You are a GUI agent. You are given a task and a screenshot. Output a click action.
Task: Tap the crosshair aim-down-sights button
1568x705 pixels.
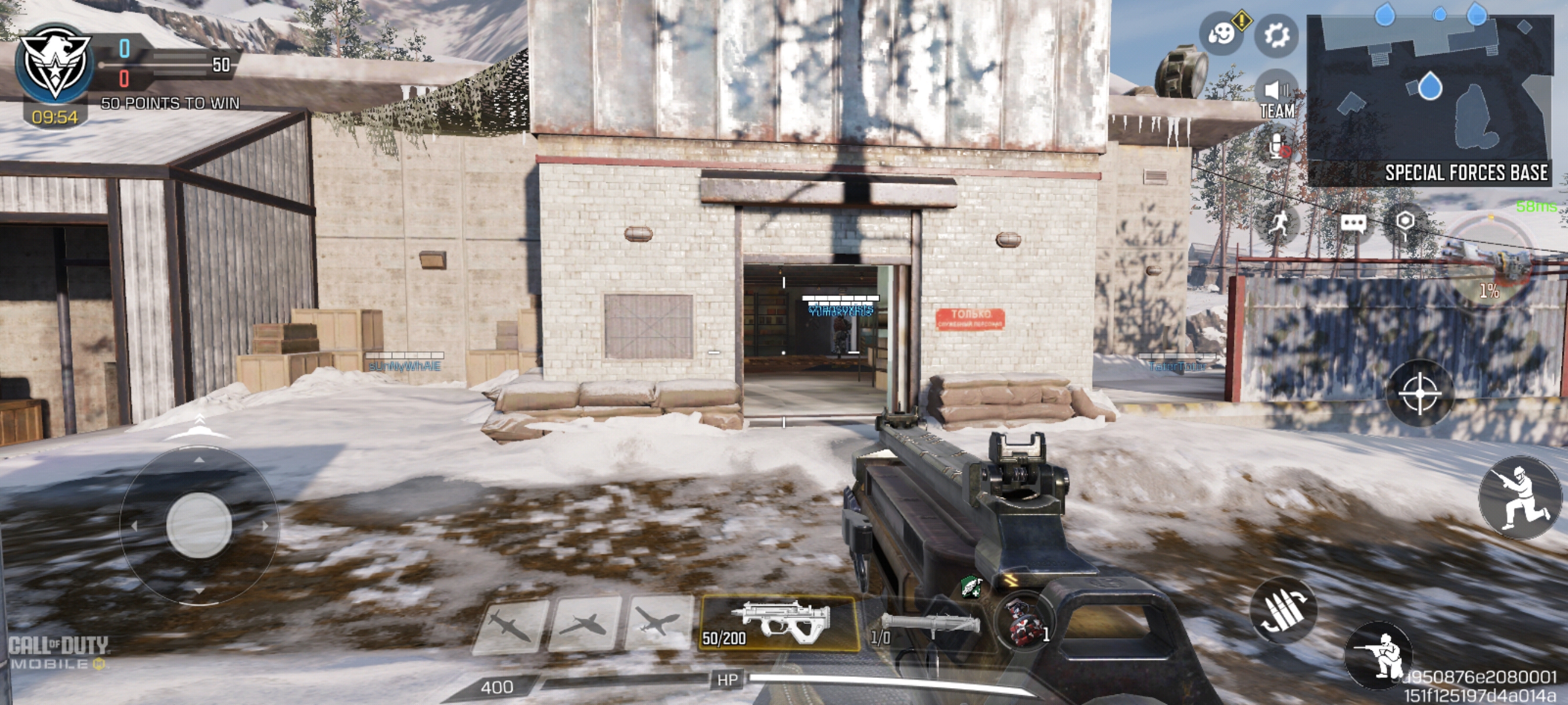coord(1419,393)
